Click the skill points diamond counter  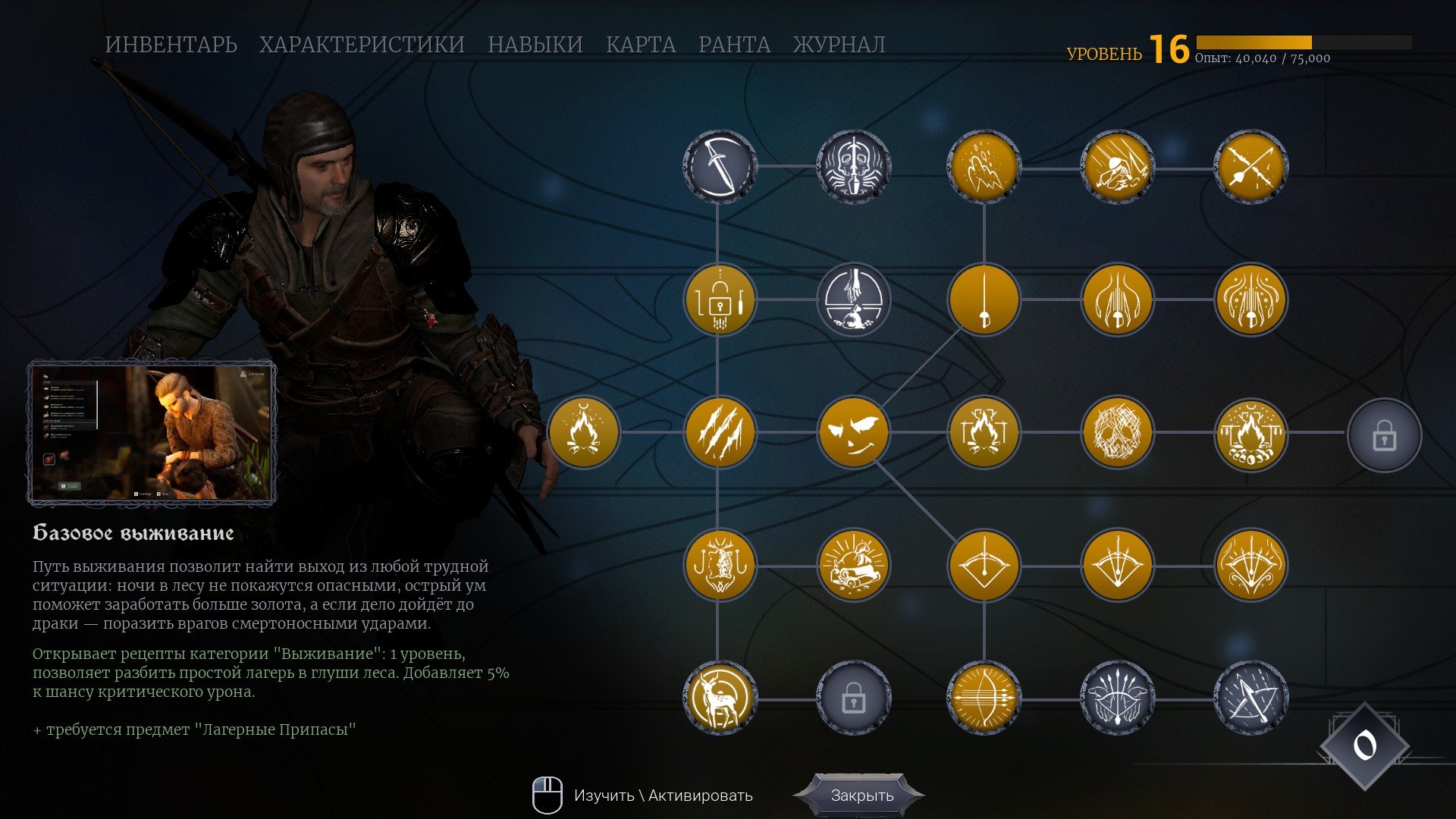tap(1364, 746)
